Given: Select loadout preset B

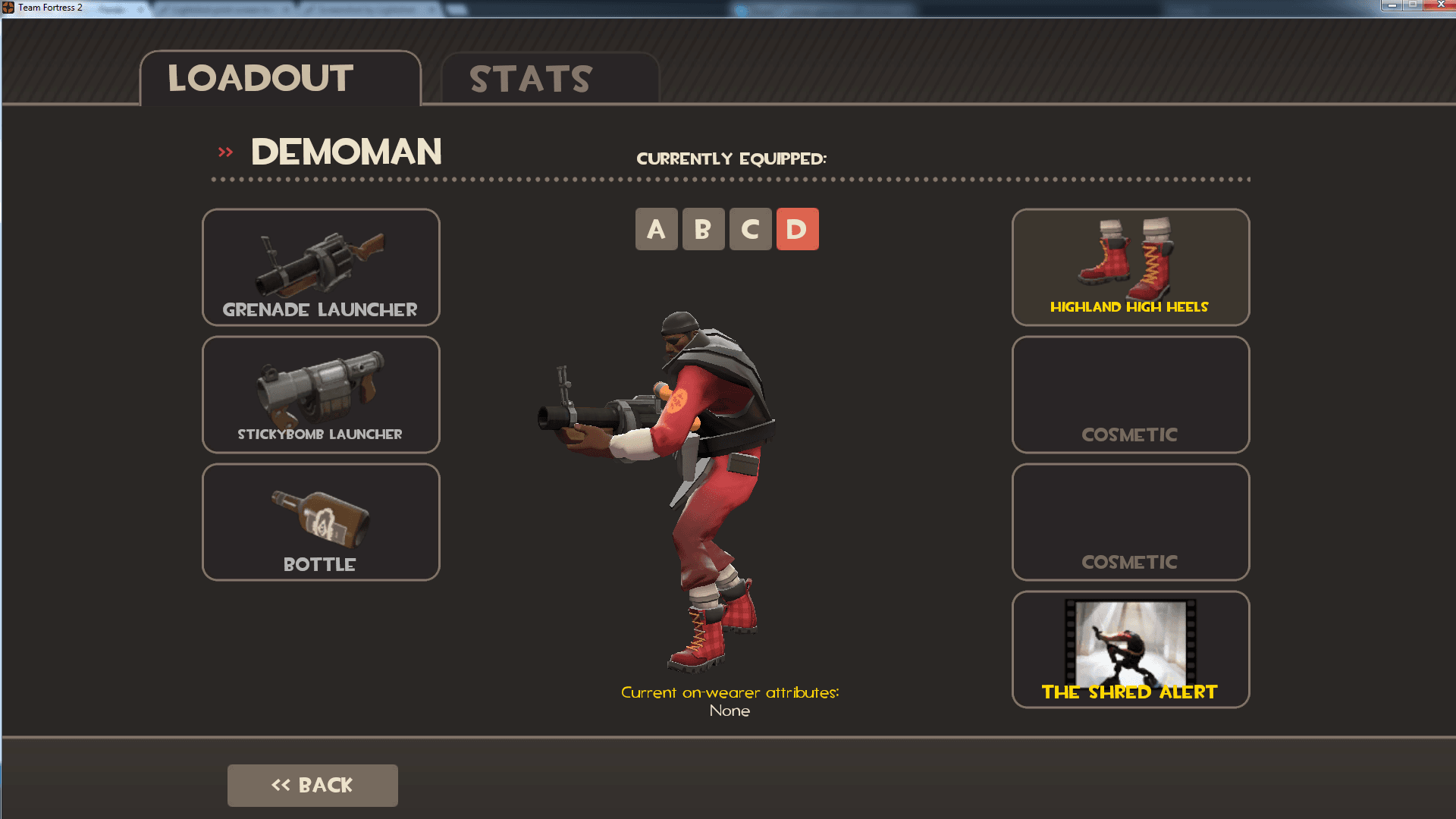Looking at the screenshot, I should [x=703, y=228].
